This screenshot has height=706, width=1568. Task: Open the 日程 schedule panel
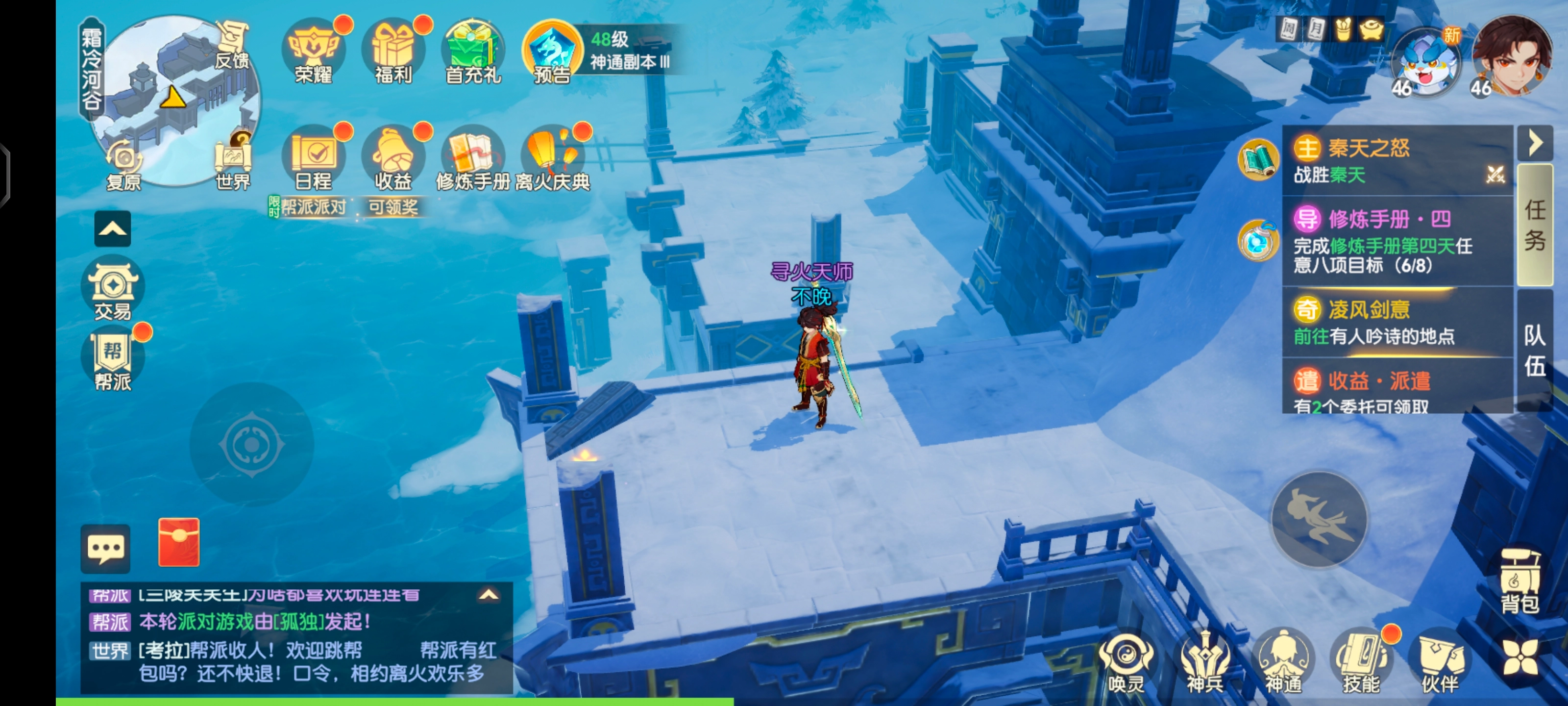[x=314, y=157]
